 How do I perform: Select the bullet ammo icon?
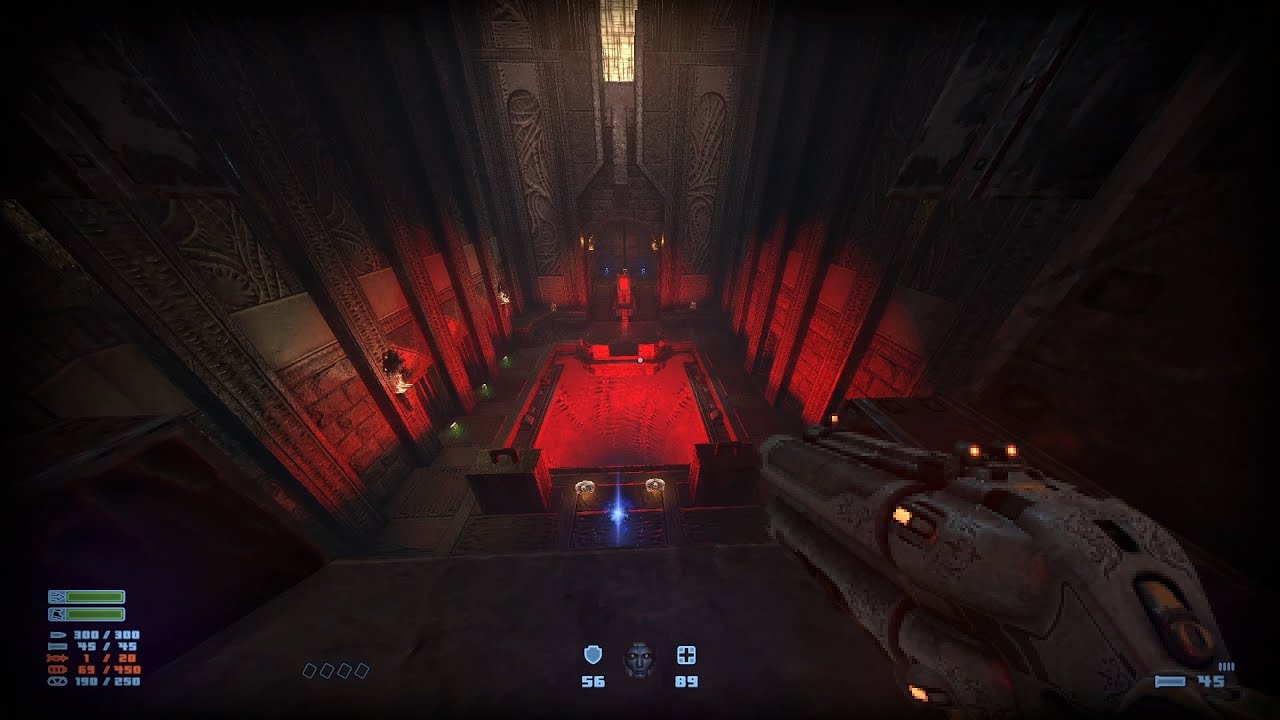57,635
